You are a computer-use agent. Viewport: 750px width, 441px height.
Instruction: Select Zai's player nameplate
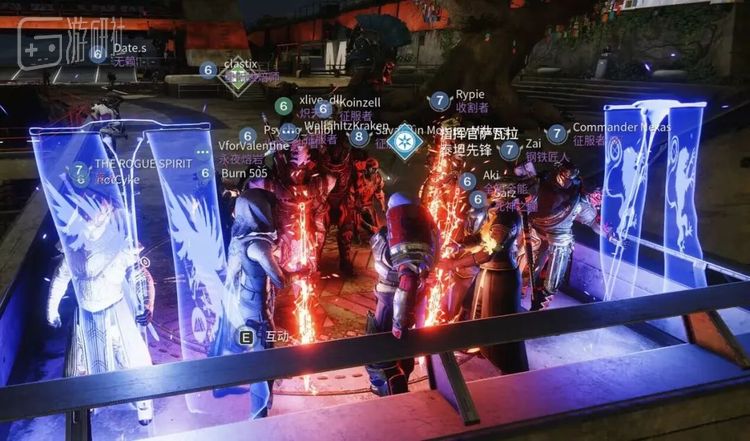coord(533,144)
